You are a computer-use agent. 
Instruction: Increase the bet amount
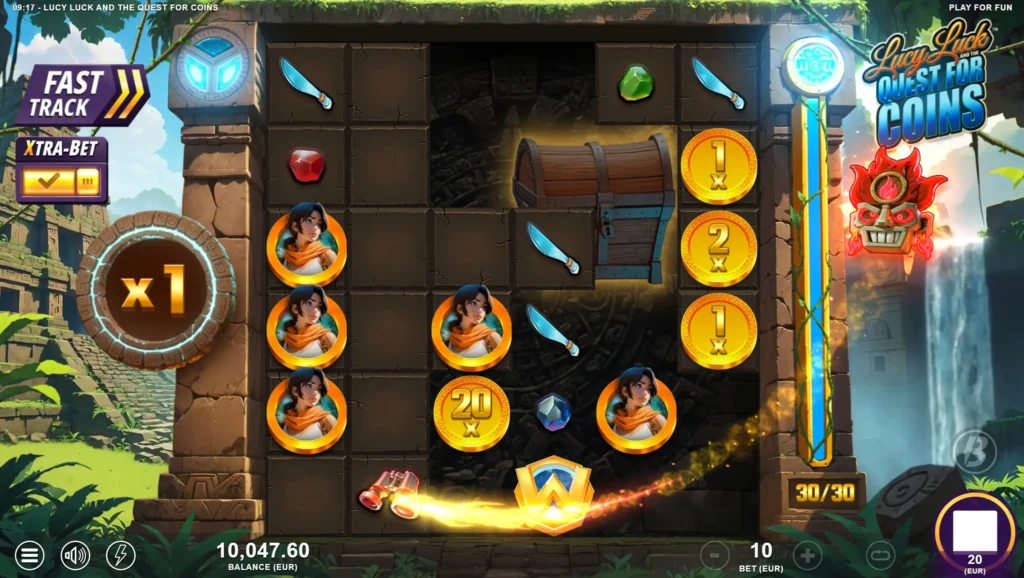[x=808, y=554]
